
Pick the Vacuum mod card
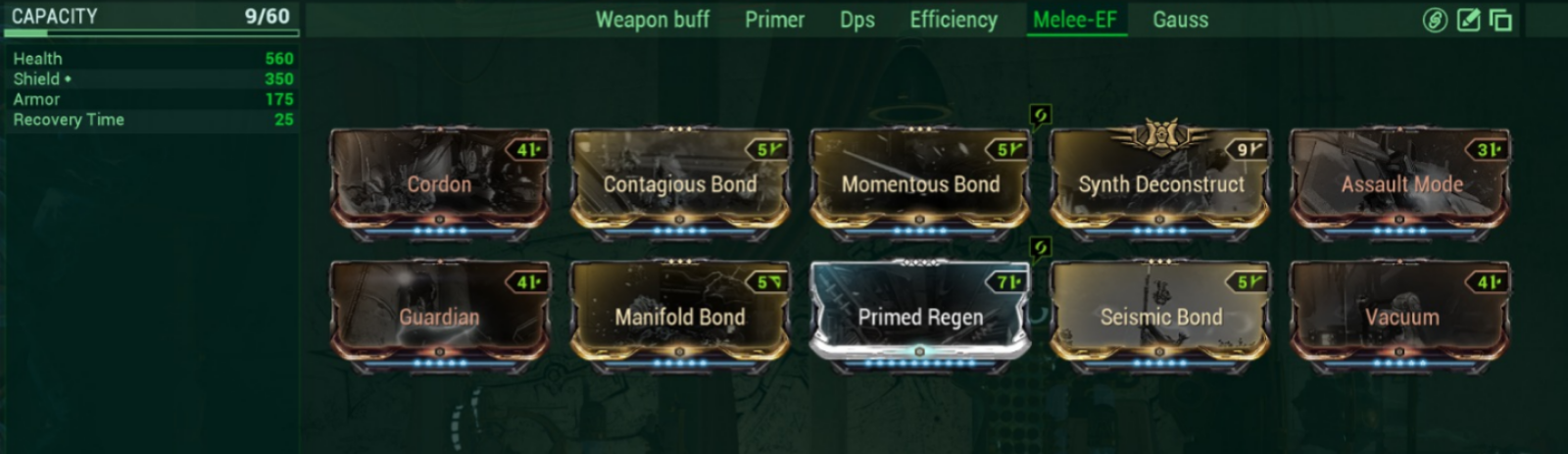(x=1400, y=316)
